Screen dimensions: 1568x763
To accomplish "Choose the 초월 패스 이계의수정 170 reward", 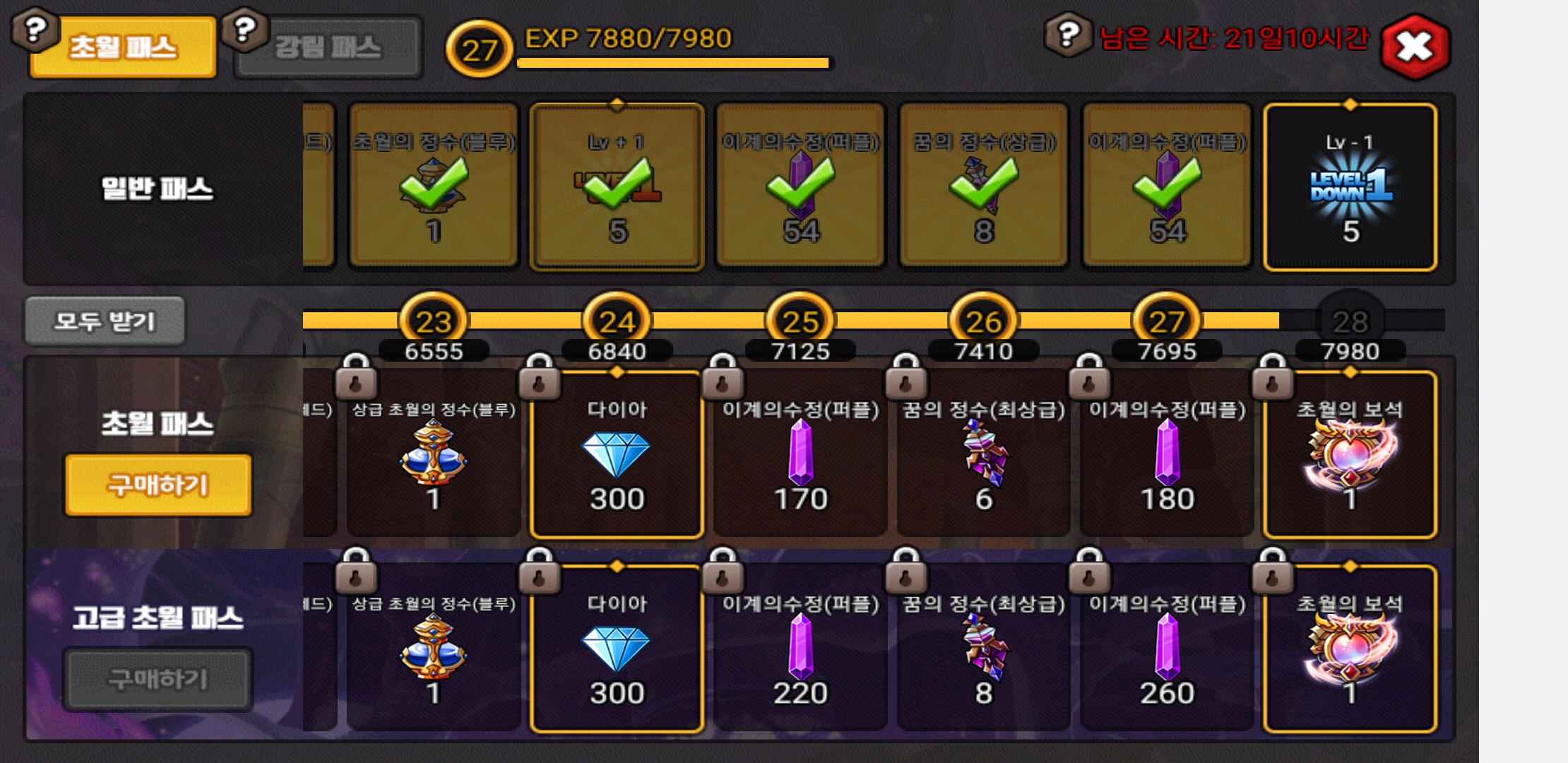I will [x=800, y=456].
